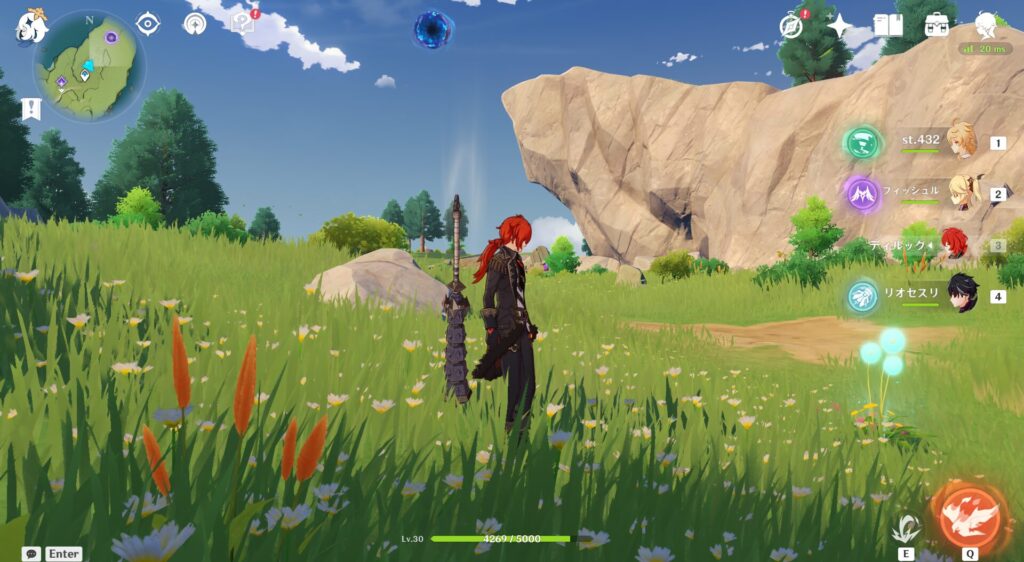Open the Adventurer Handbook book icon
This screenshot has height=562, width=1024.
[888, 25]
